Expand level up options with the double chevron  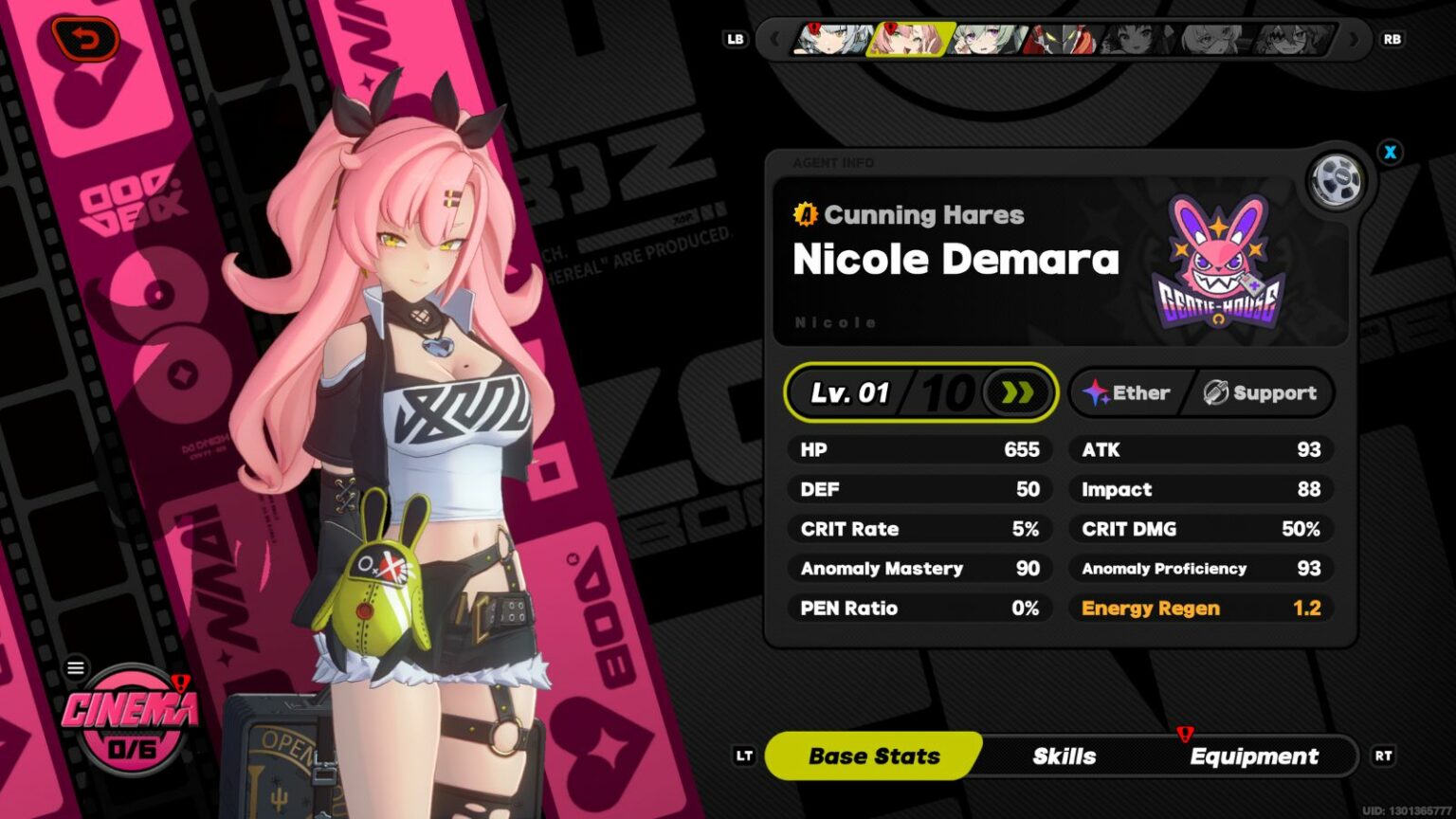(x=1015, y=392)
